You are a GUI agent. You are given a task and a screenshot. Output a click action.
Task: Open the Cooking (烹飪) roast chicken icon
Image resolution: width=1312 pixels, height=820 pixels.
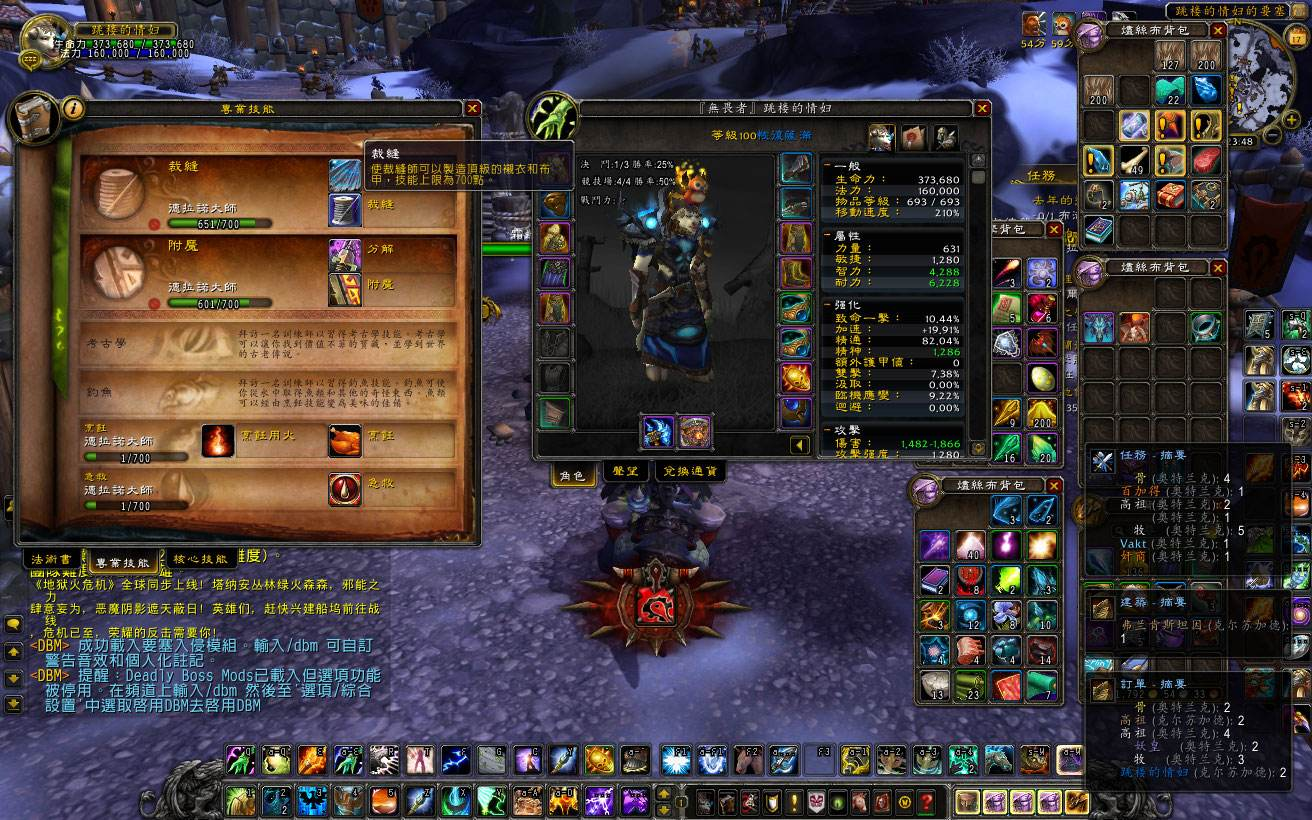[345, 440]
